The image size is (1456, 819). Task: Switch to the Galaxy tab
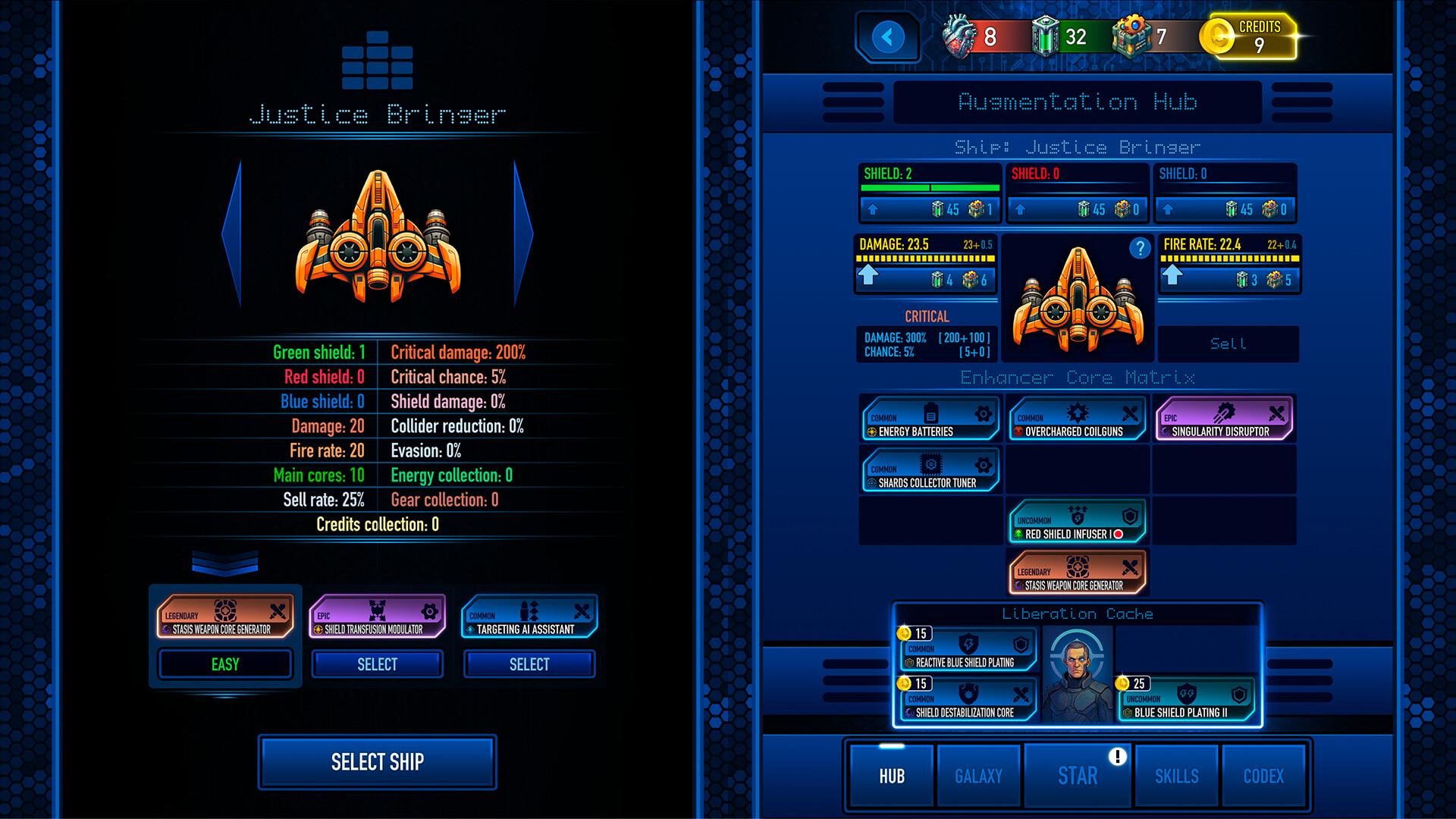tap(978, 776)
